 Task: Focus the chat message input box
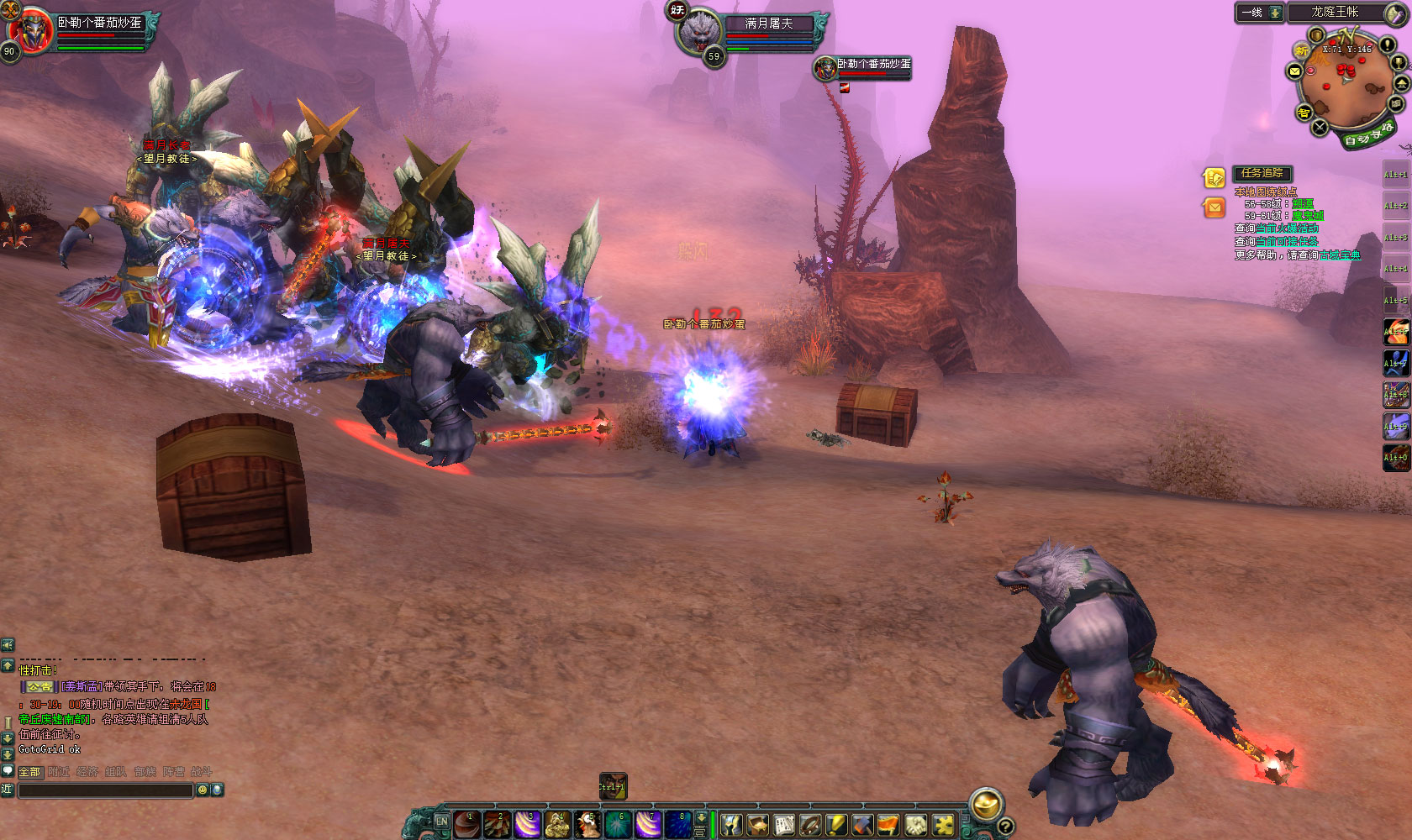105,790
